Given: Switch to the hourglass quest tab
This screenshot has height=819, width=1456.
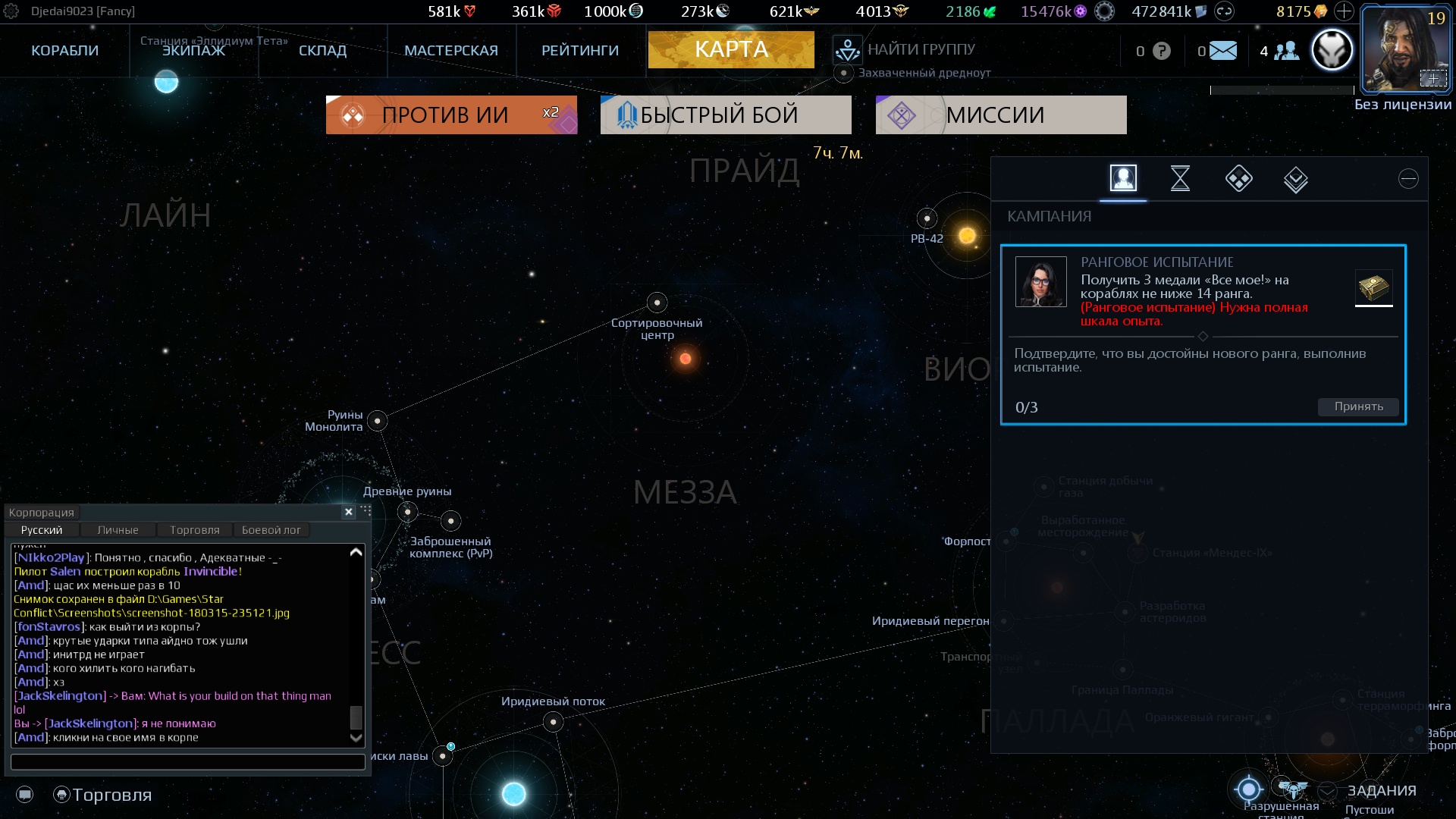Looking at the screenshot, I should [1180, 179].
